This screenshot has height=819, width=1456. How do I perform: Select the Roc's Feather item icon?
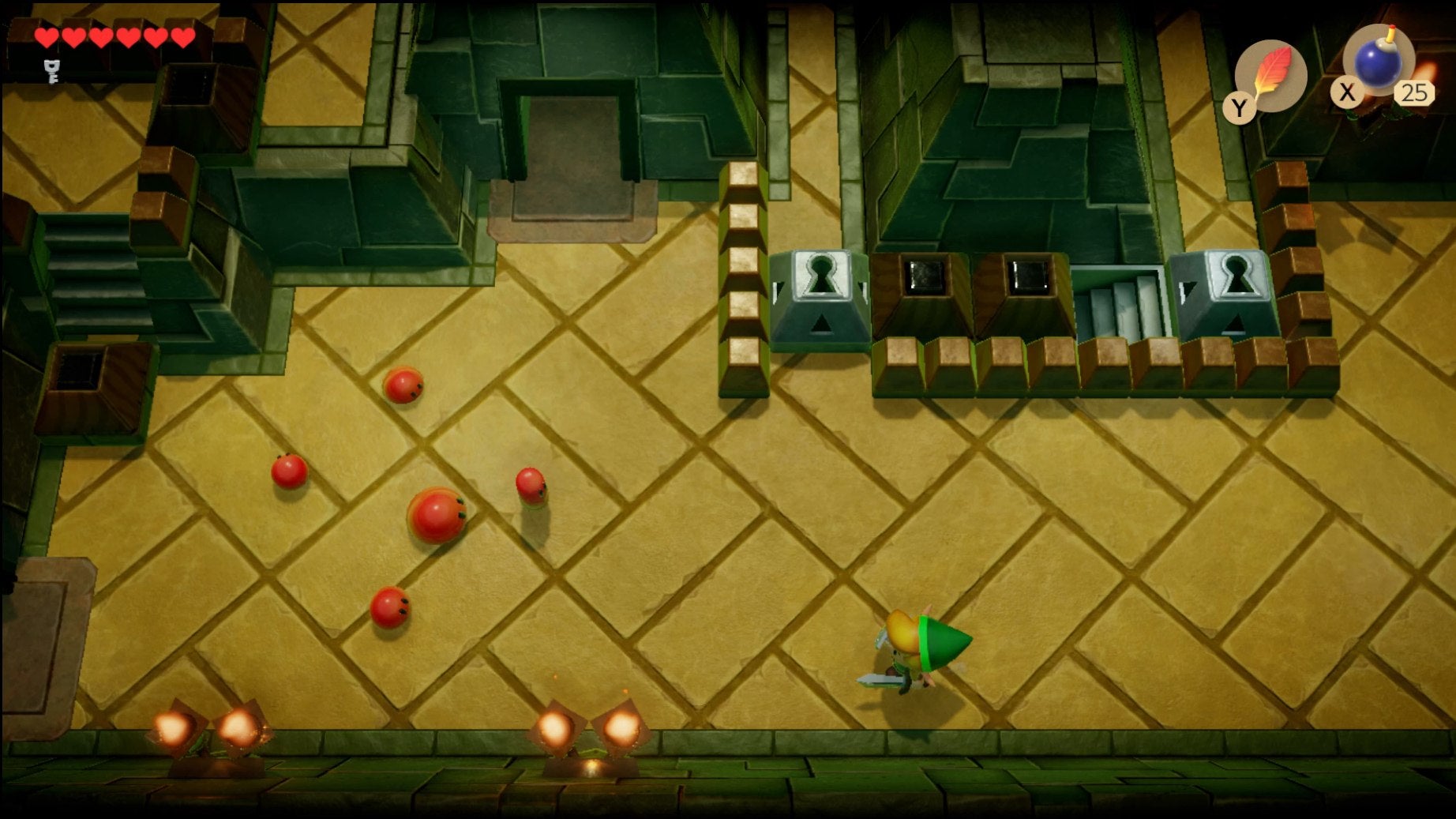click(x=1272, y=72)
